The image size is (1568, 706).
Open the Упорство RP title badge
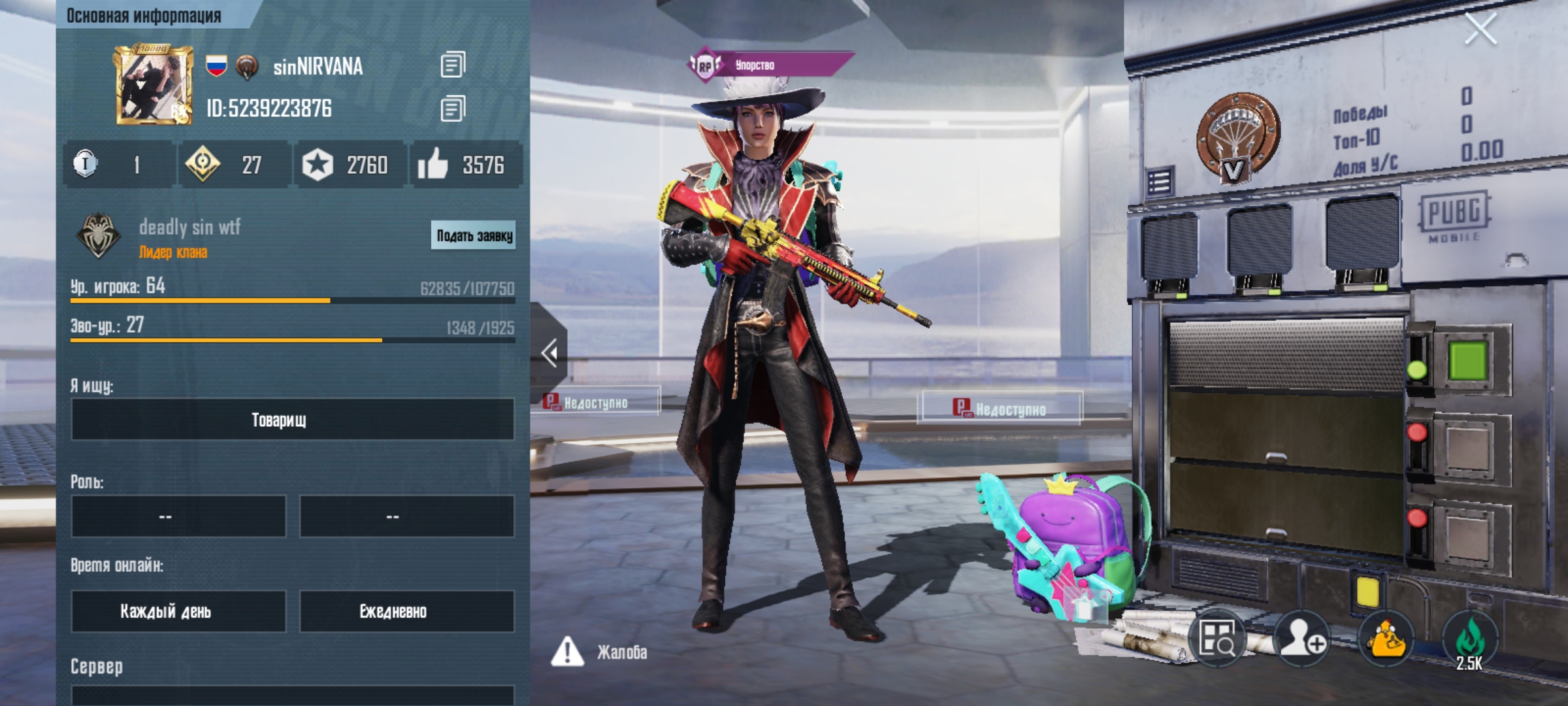point(771,65)
